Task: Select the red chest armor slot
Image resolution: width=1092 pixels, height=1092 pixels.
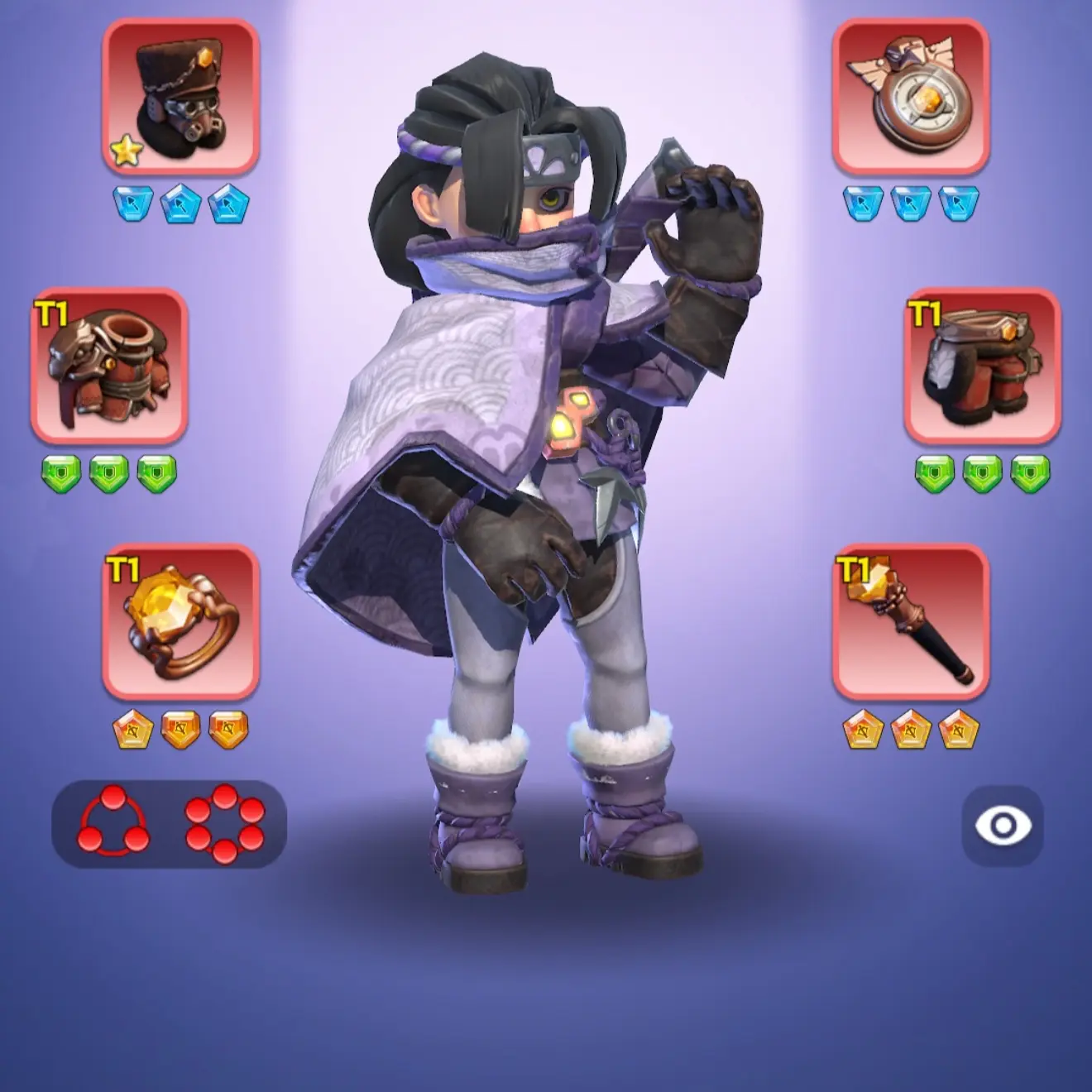Action: [x=109, y=365]
